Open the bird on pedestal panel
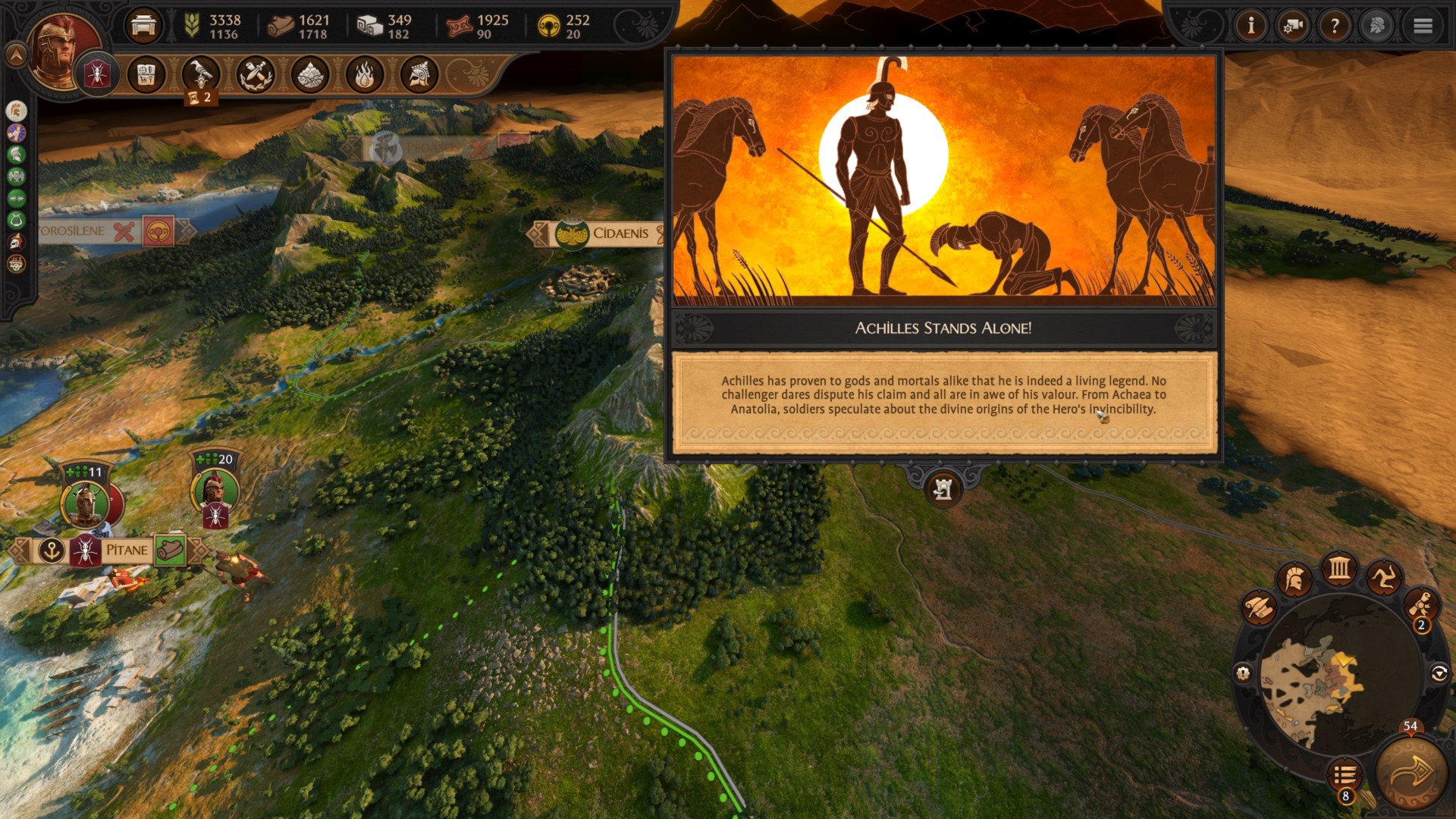 click(x=201, y=74)
